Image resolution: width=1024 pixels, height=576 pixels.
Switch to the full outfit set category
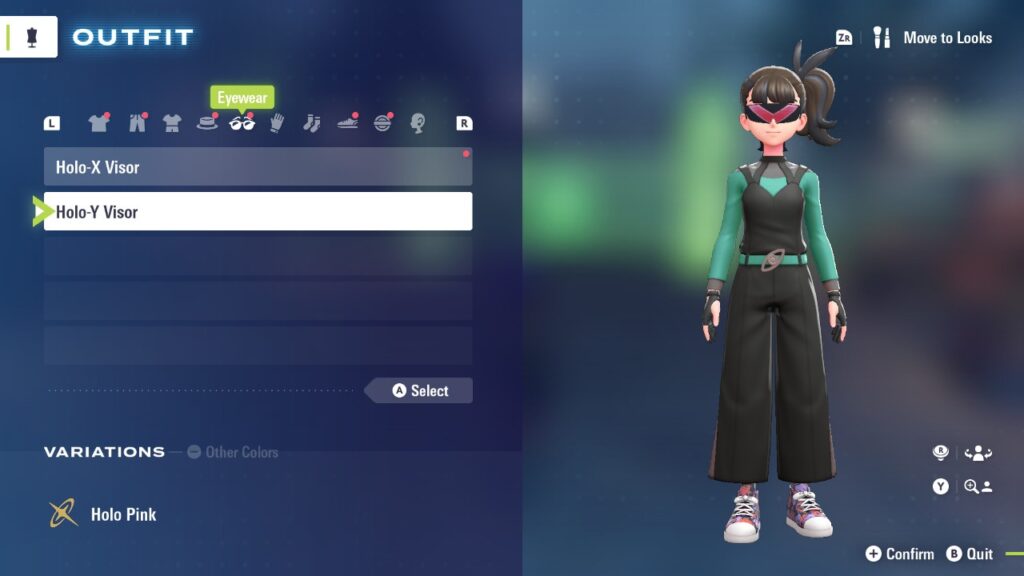click(x=172, y=123)
